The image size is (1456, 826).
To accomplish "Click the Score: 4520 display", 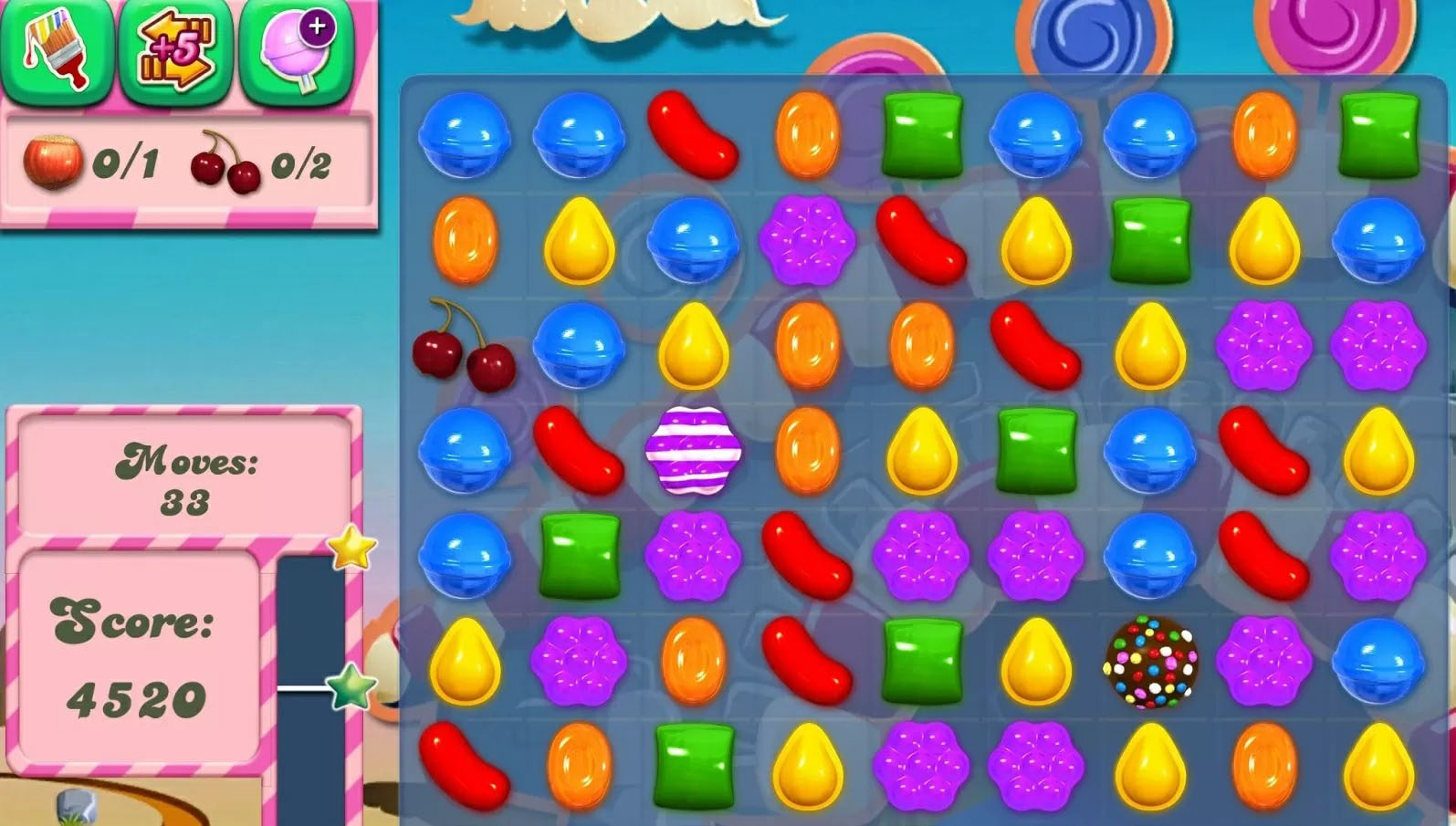I will pyautogui.click(x=137, y=657).
